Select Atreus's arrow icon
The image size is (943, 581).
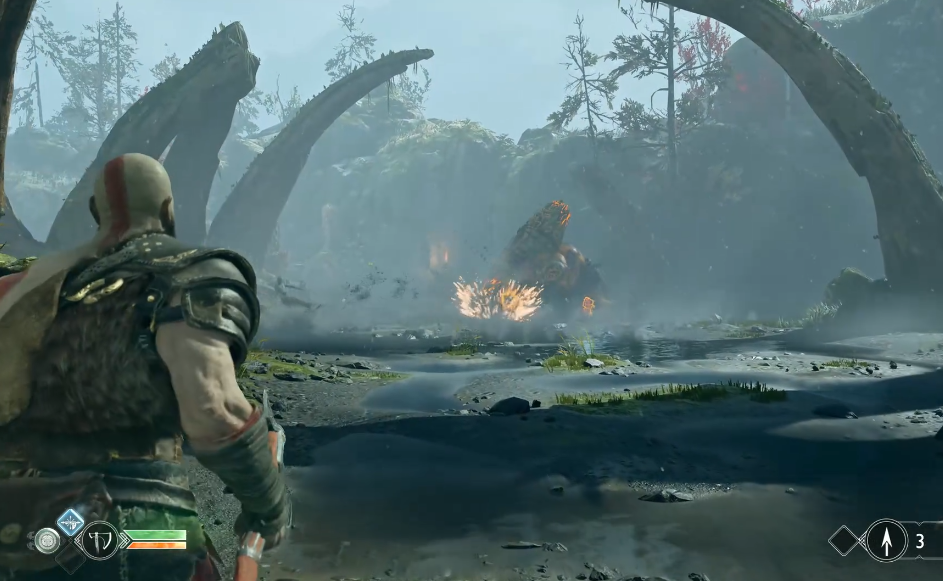[886, 540]
